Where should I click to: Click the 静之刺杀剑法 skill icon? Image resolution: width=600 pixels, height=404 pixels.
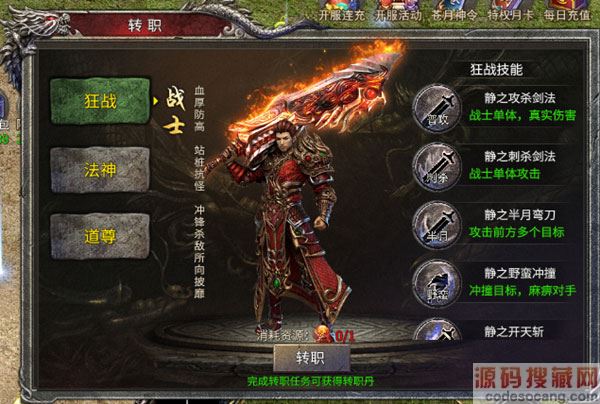pos(439,161)
